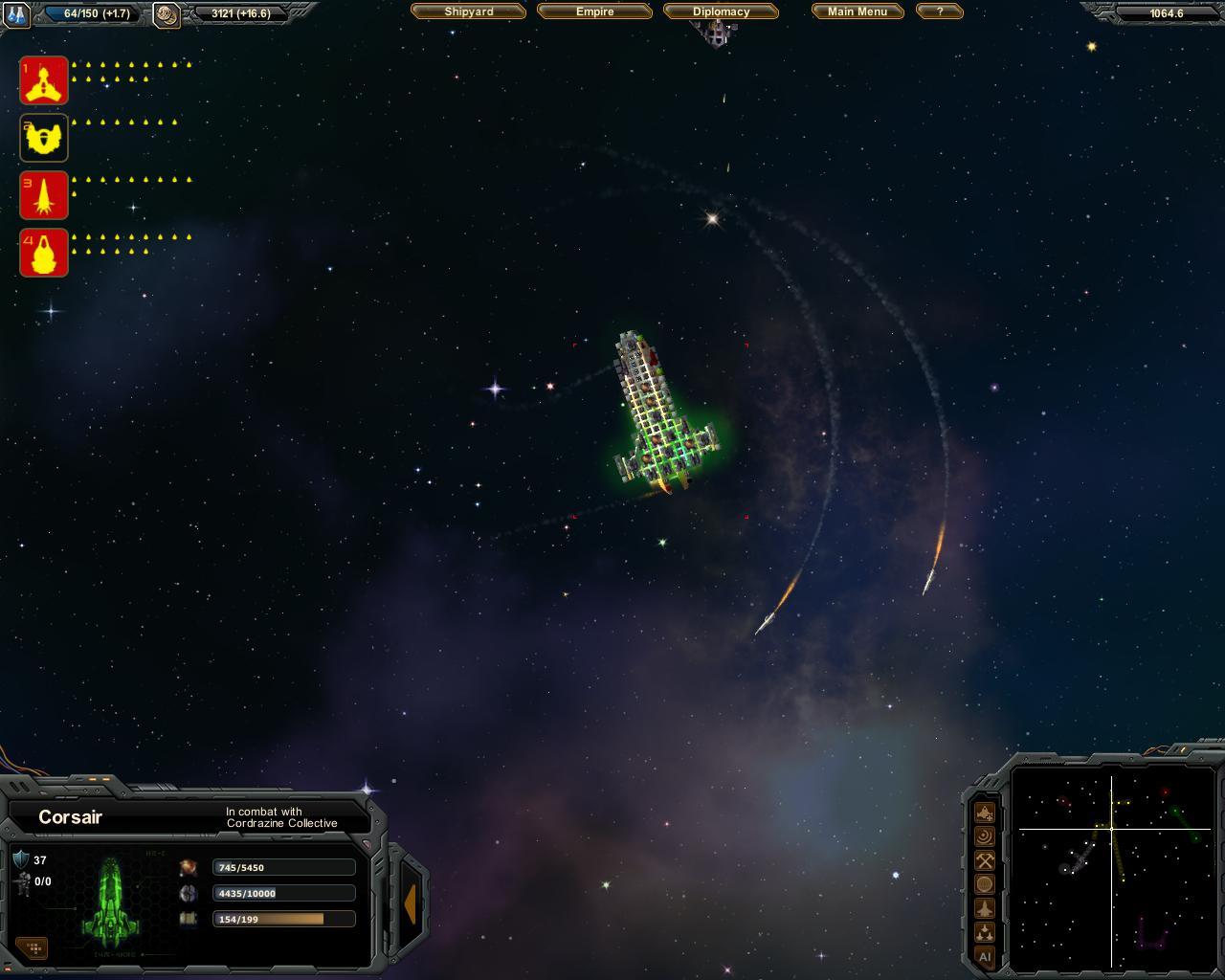
Task: Click the grid button in Corsair panel
Action: click(x=33, y=947)
